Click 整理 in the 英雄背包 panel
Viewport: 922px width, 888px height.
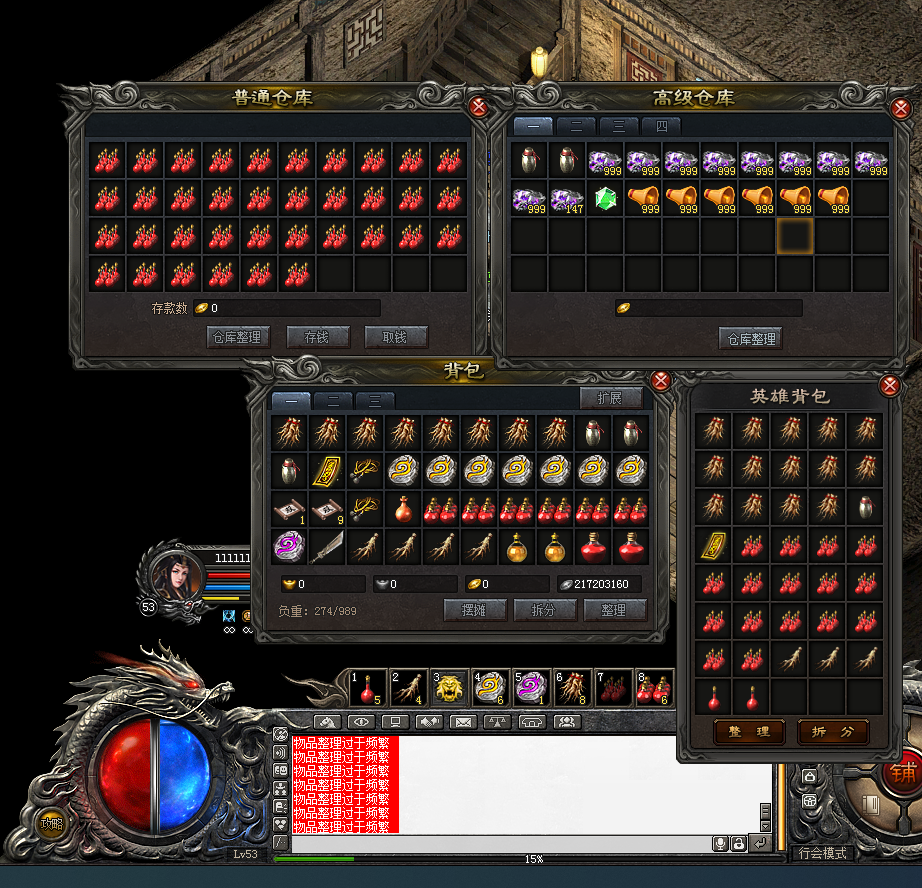[x=749, y=731]
